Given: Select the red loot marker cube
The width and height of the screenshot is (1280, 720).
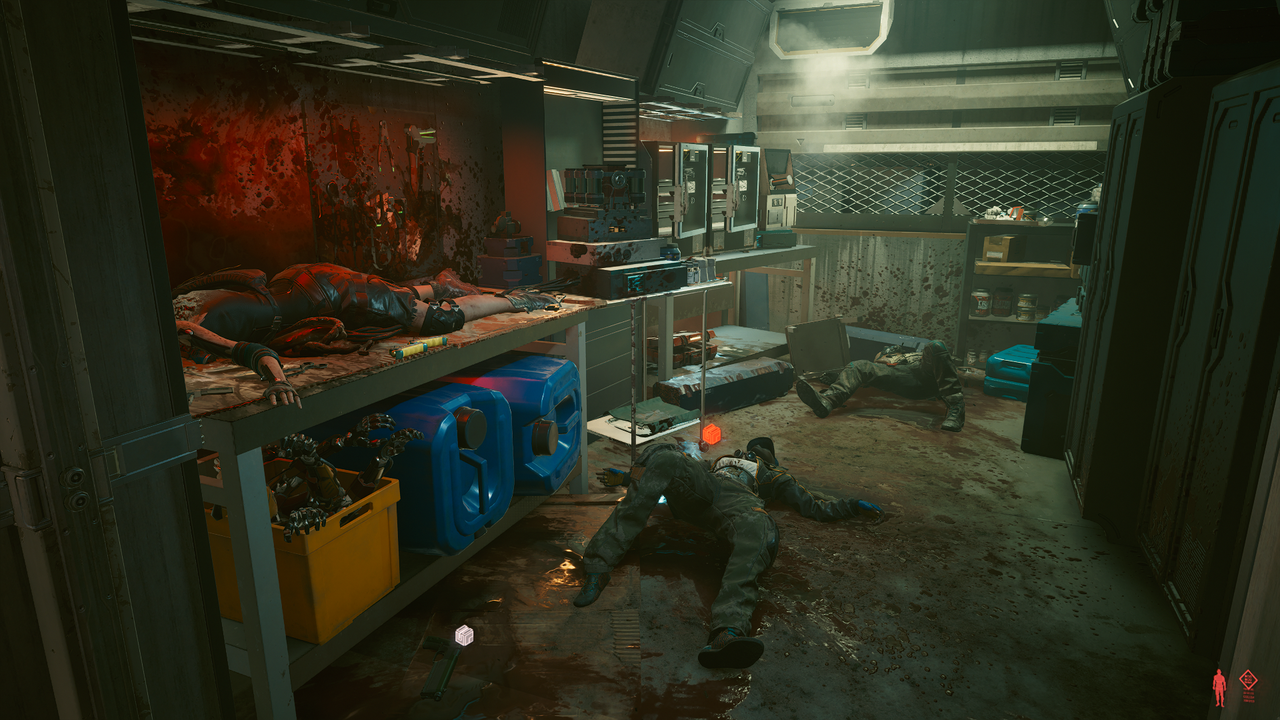Looking at the screenshot, I should tap(711, 434).
